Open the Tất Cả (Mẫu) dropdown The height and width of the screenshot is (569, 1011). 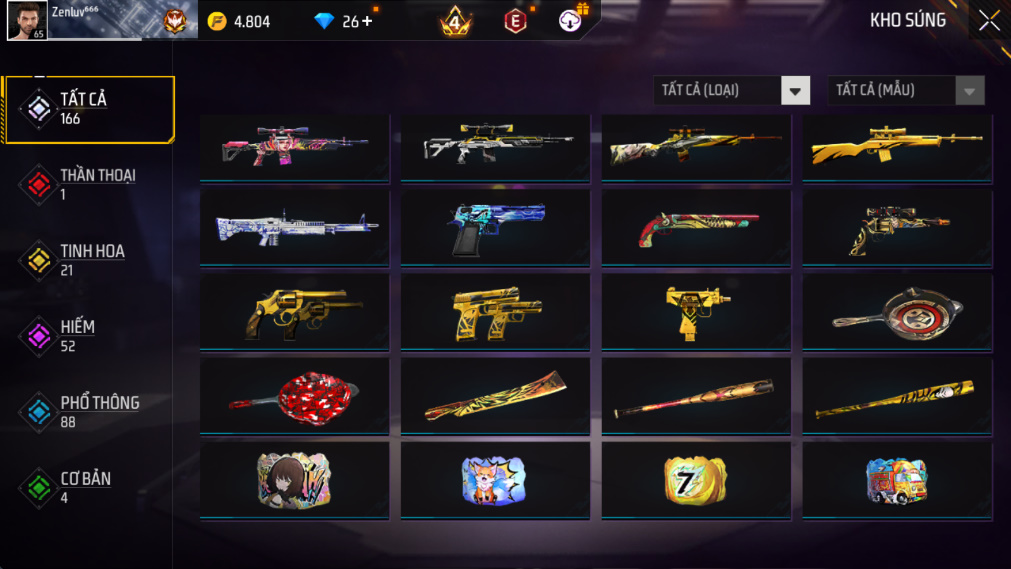[905, 91]
